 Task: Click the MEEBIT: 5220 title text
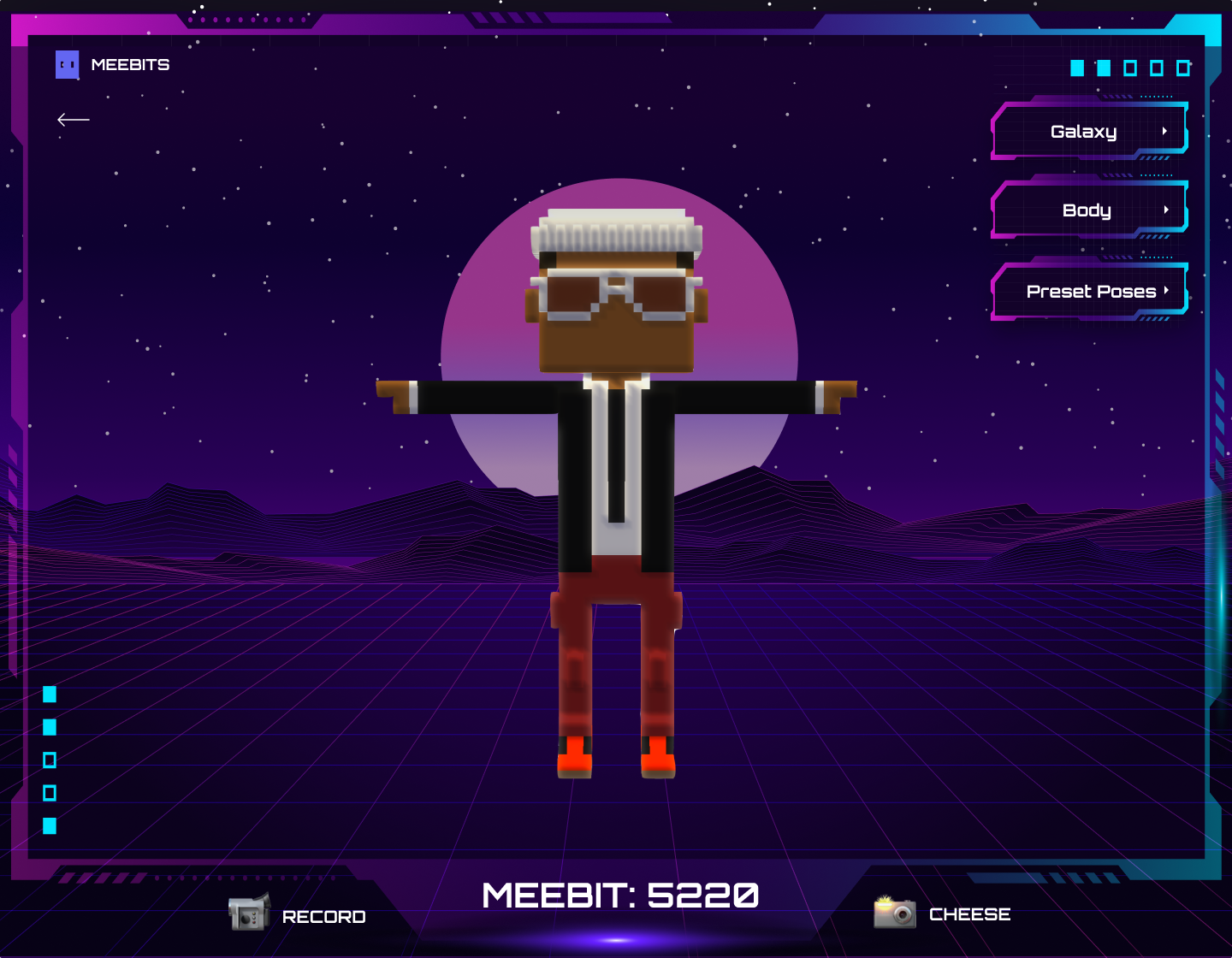coord(619,895)
